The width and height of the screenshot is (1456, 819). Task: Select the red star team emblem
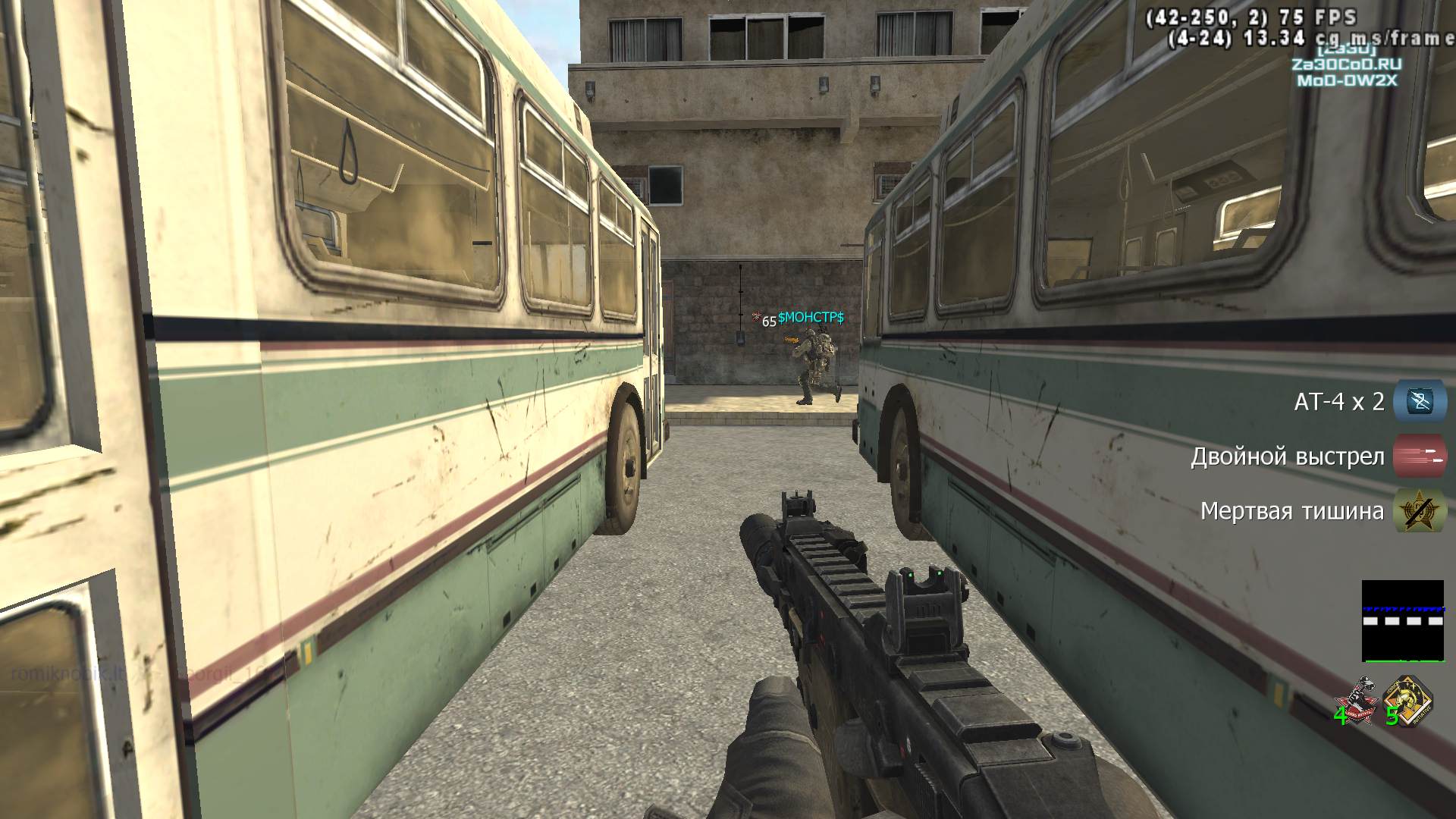tap(1355, 701)
